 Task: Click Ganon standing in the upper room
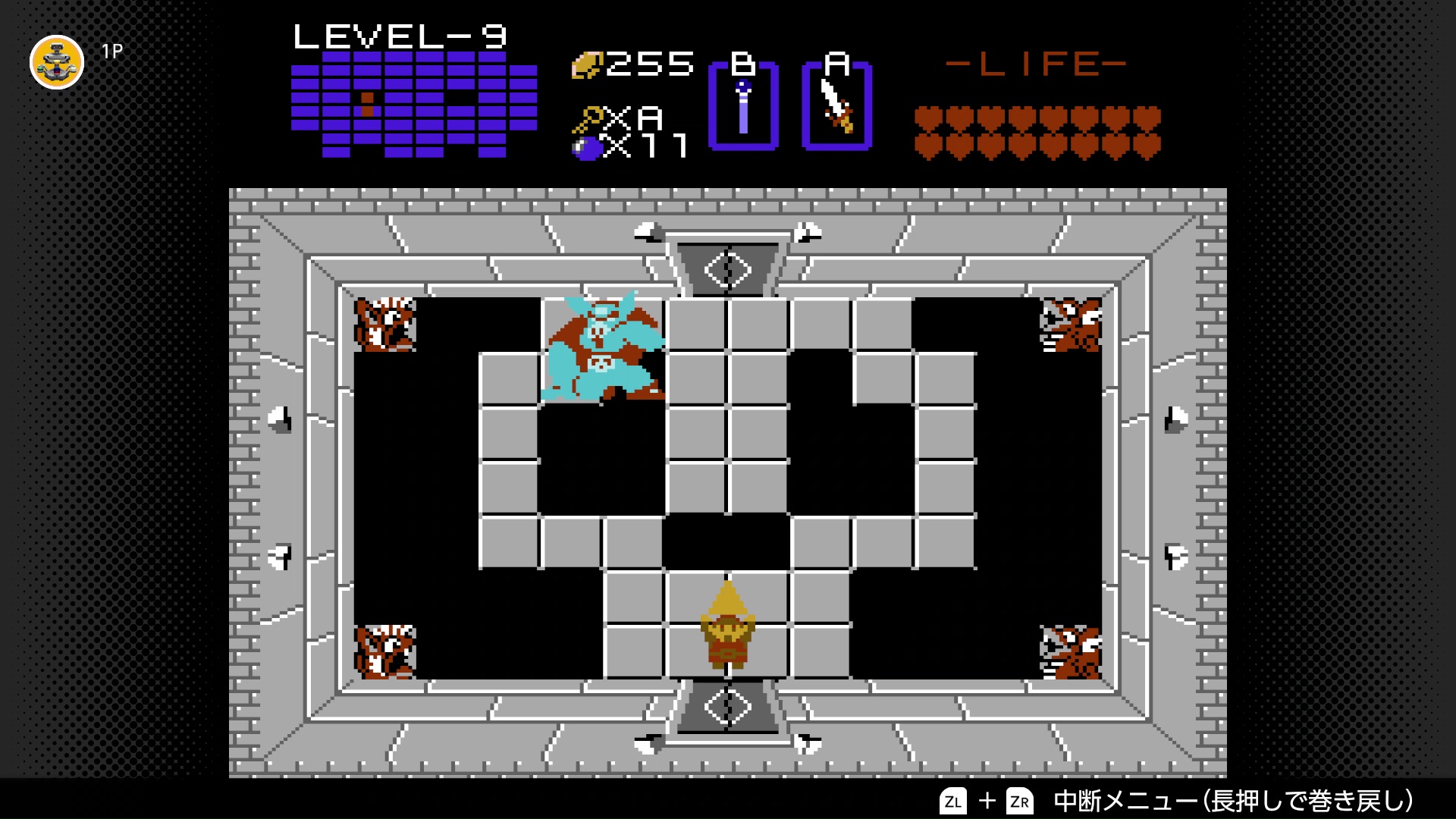[x=603, y=345]
